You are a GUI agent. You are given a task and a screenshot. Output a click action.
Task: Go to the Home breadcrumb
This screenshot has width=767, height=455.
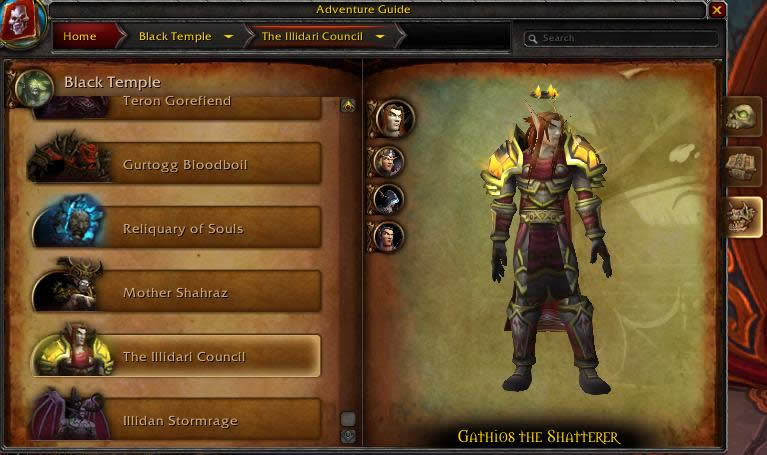pos(80,37)
